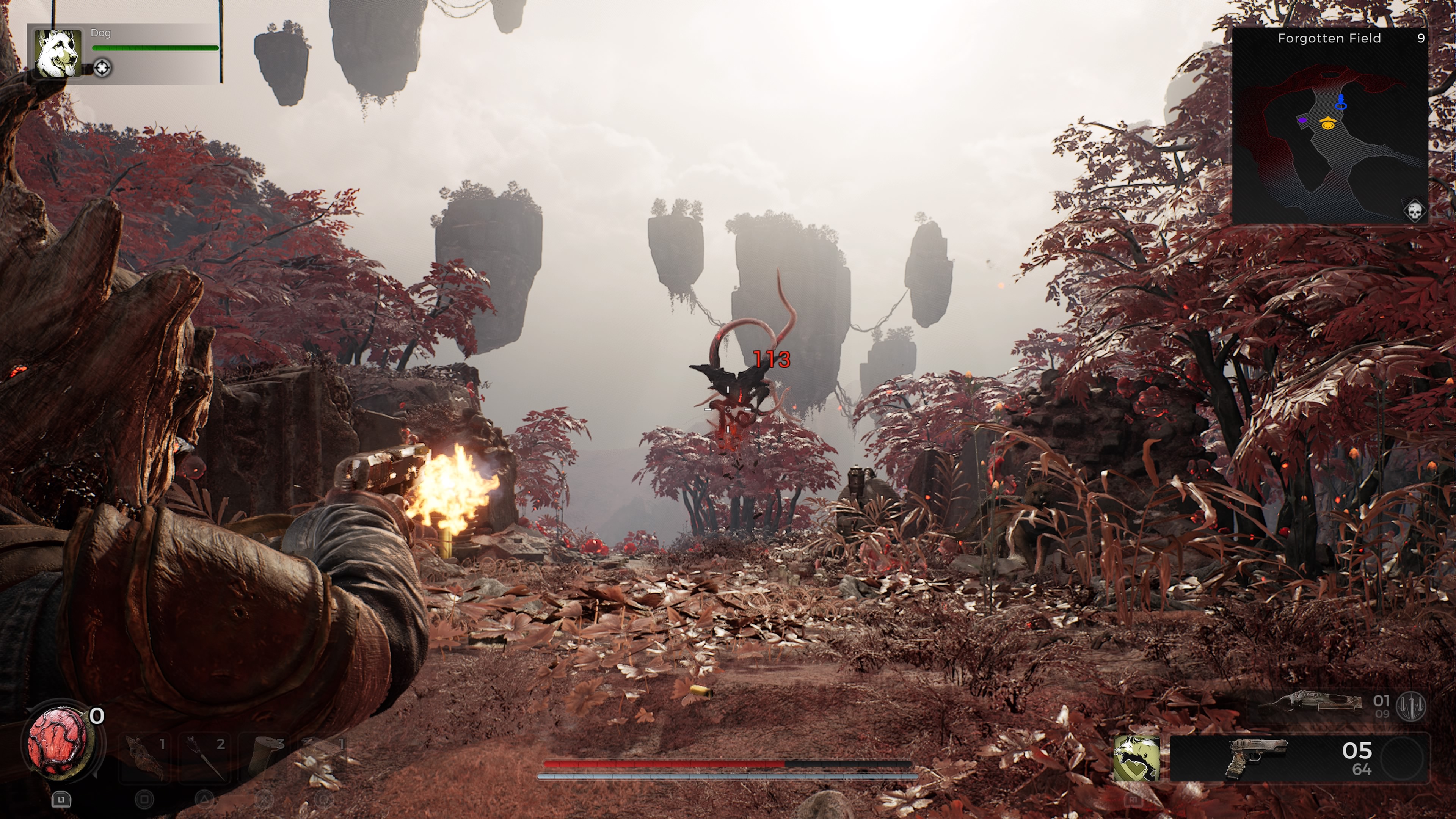Activate the dog skill icon beside the pistol
1456x819 pixels.
1136,758
